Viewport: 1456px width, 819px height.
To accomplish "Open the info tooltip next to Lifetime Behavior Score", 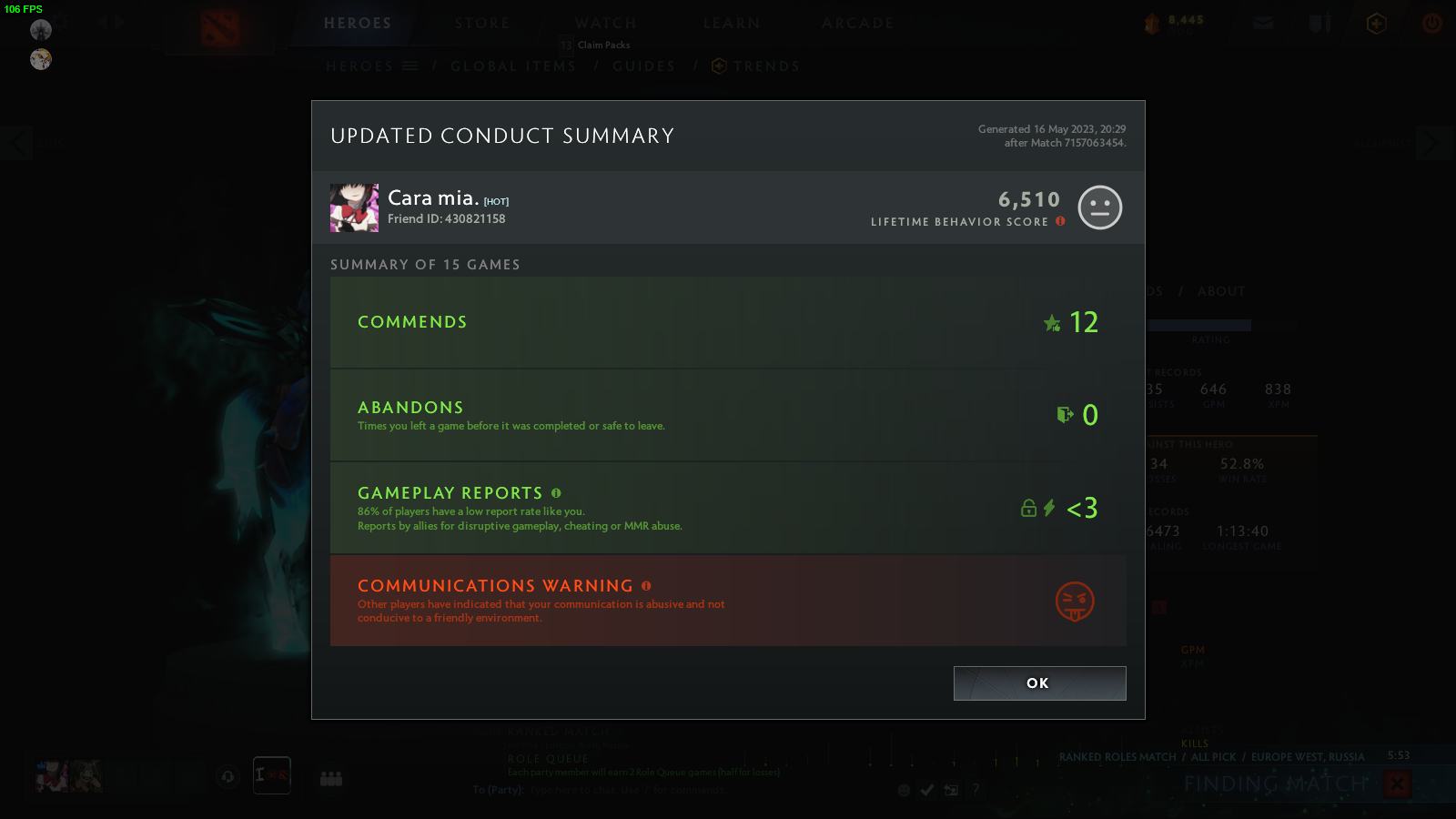I will pyautogui.click(x=1060, y=220).
